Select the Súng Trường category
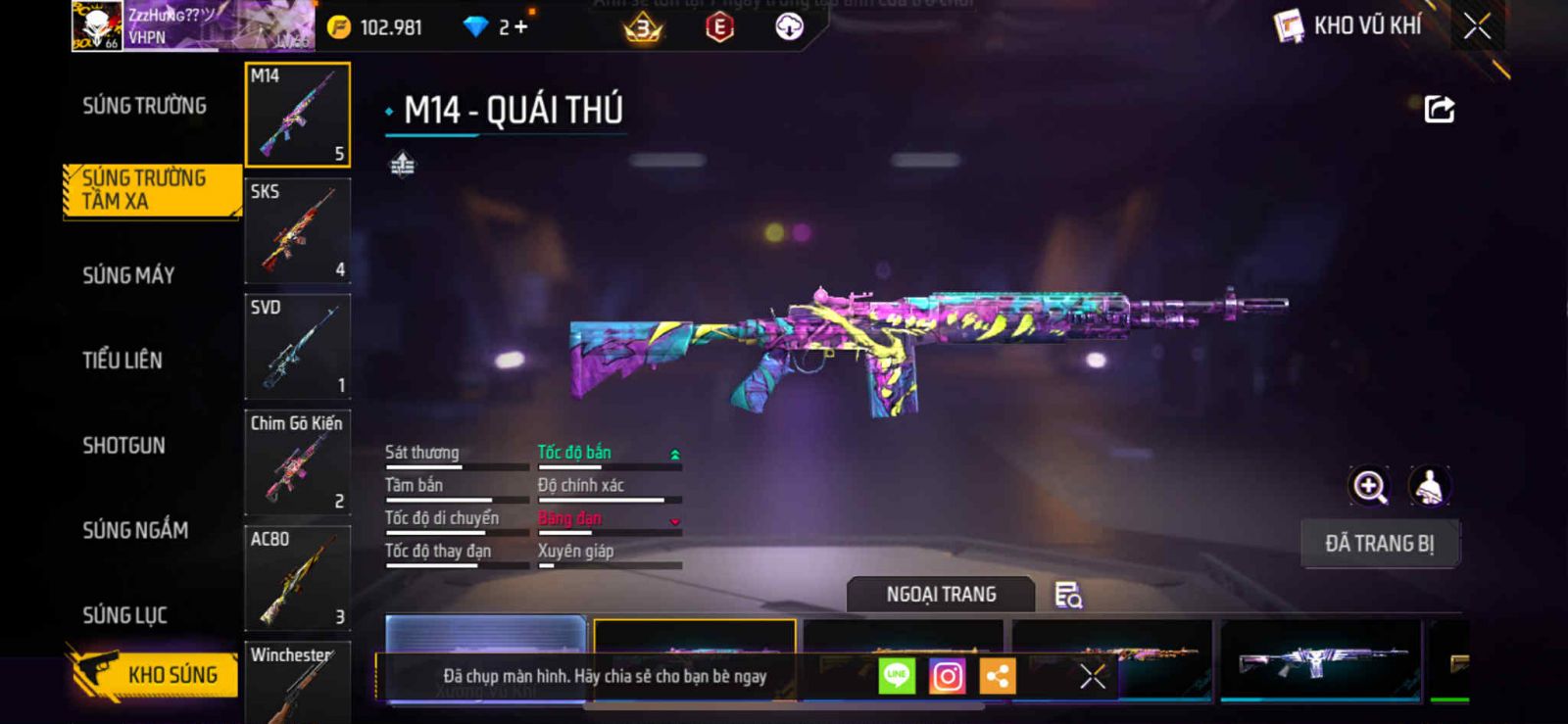 pos(144,106)
